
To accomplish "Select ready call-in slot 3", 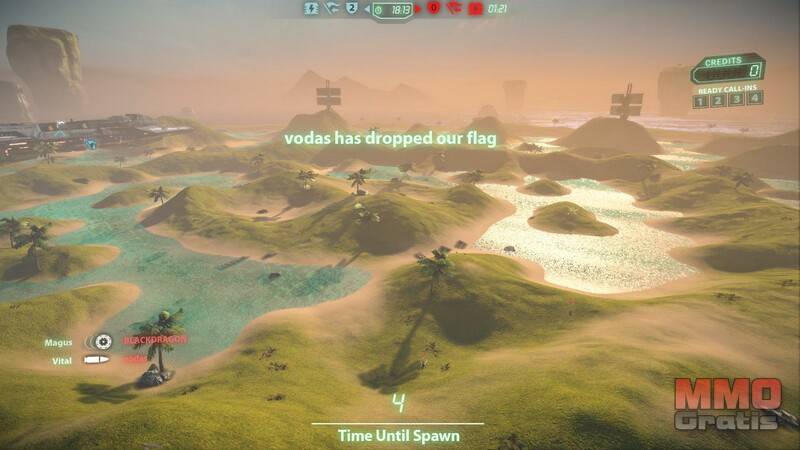I will [737, 99].
